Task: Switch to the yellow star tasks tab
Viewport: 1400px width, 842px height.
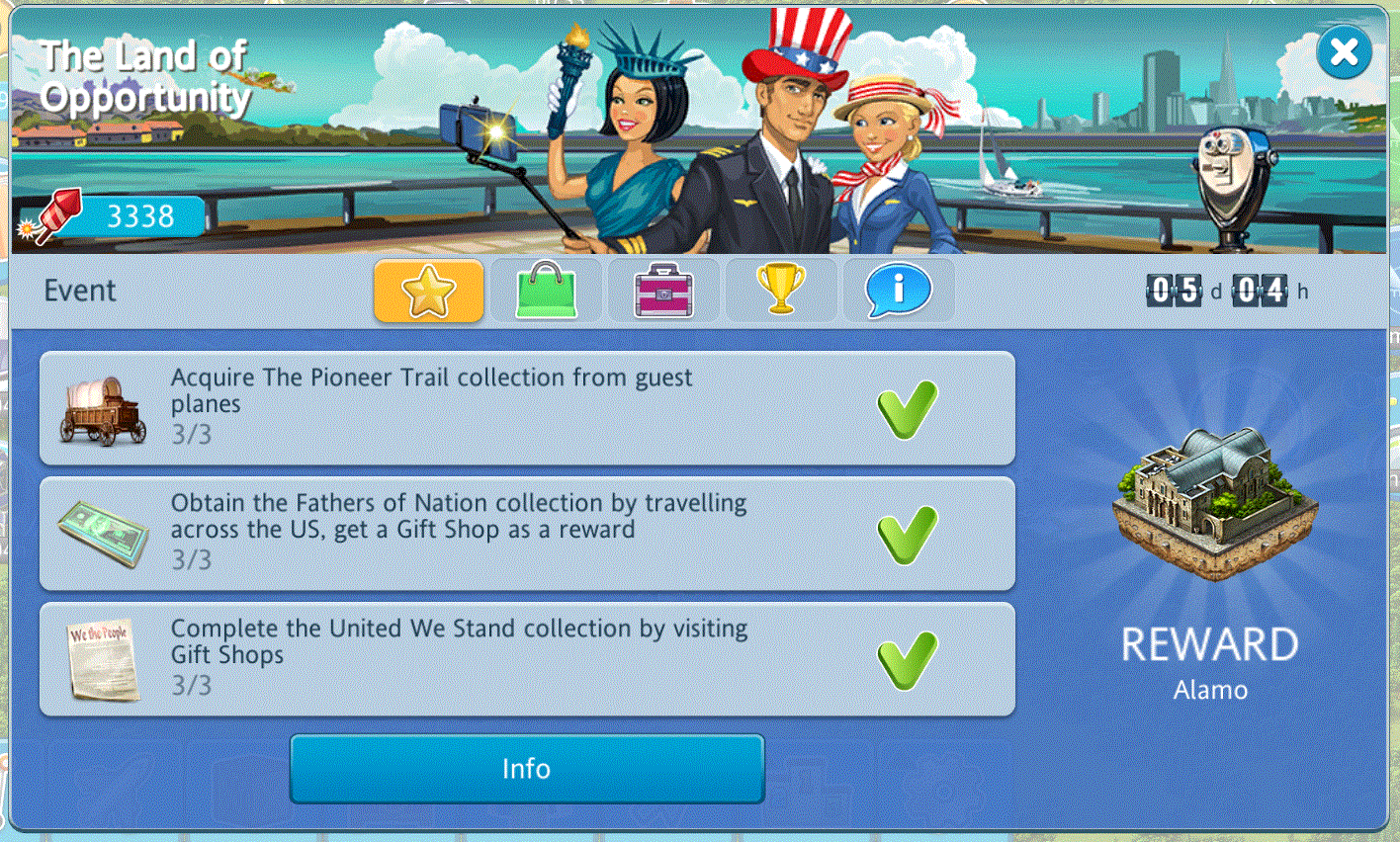Action: click(428, 291)
